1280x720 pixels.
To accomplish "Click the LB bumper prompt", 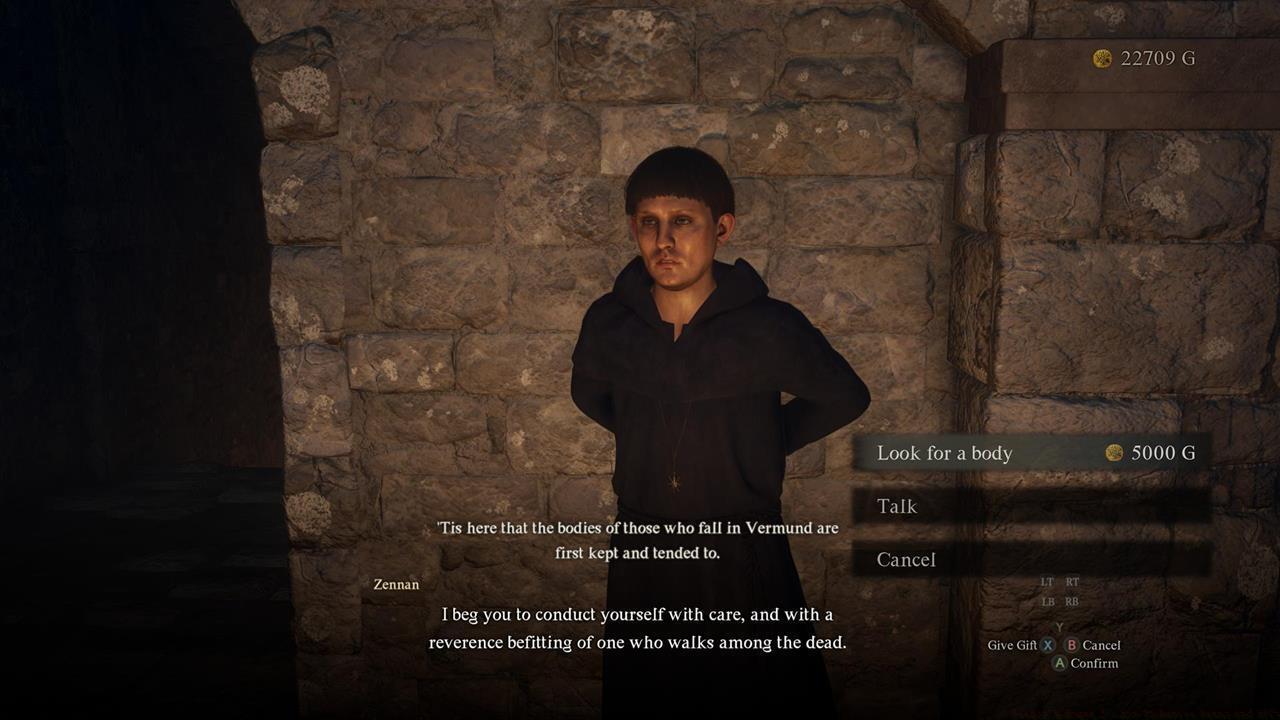I will point(1047,601).
